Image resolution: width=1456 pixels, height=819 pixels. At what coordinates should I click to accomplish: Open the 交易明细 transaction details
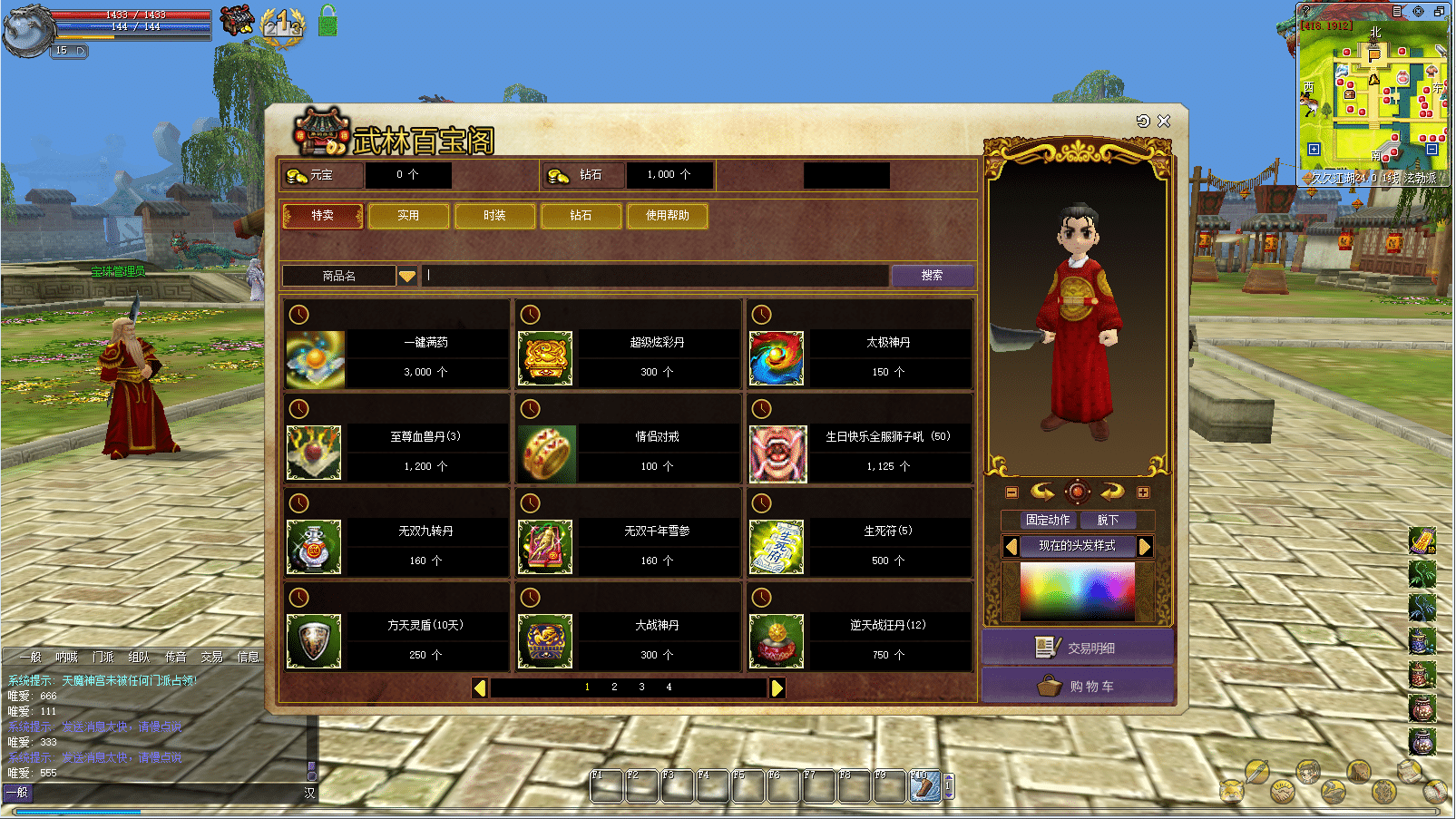coord(1078,648)
